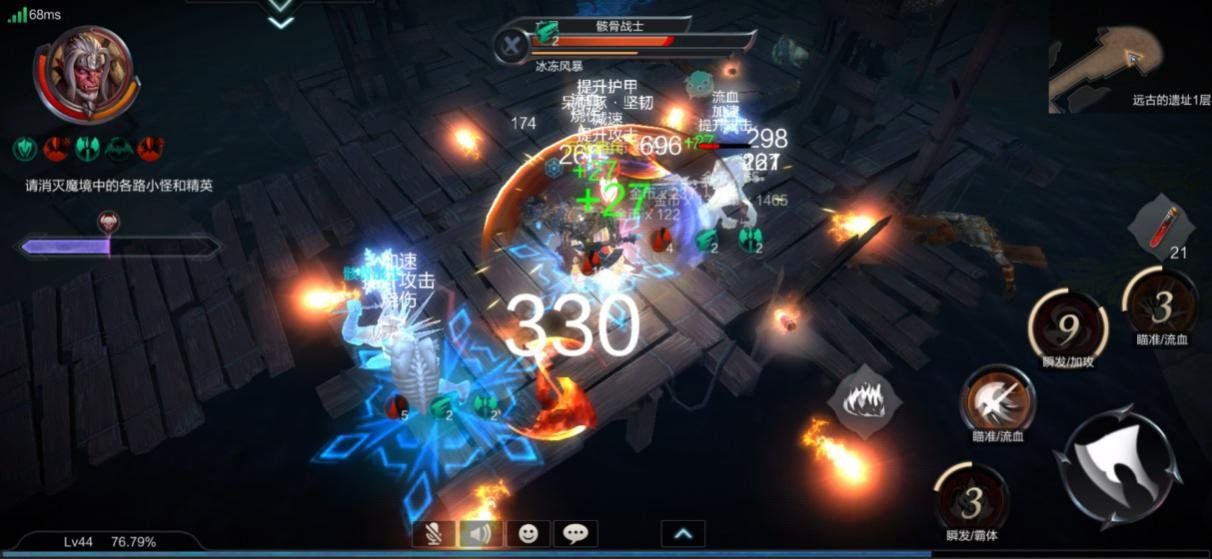Tap the main axe attack button
The width and height of the screenshot is (1212, 559).
point(1116,466)
